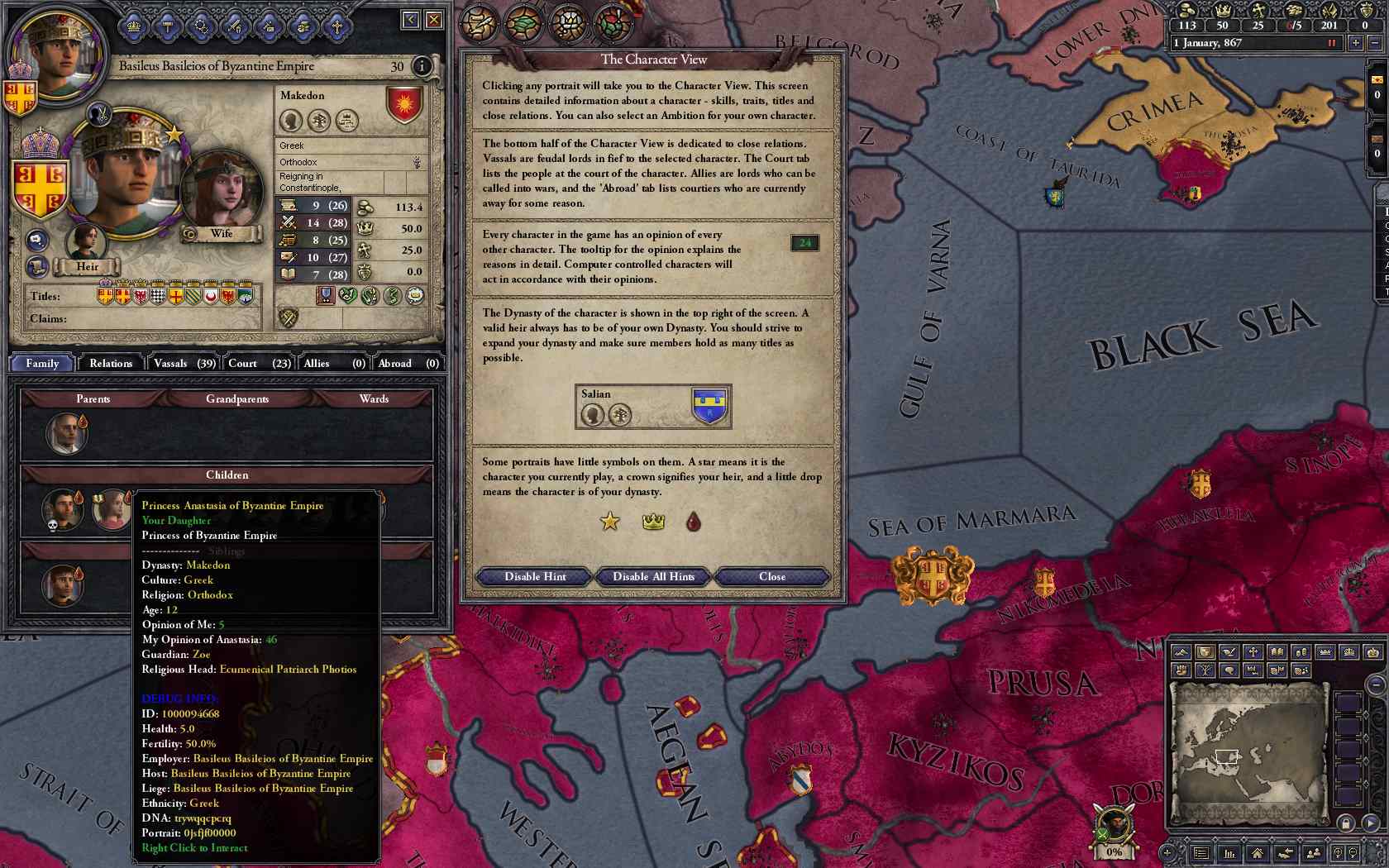Go back with the panel arrow button
The width and height of the screenshot is (1389, 868).
(x=410, y=20)
